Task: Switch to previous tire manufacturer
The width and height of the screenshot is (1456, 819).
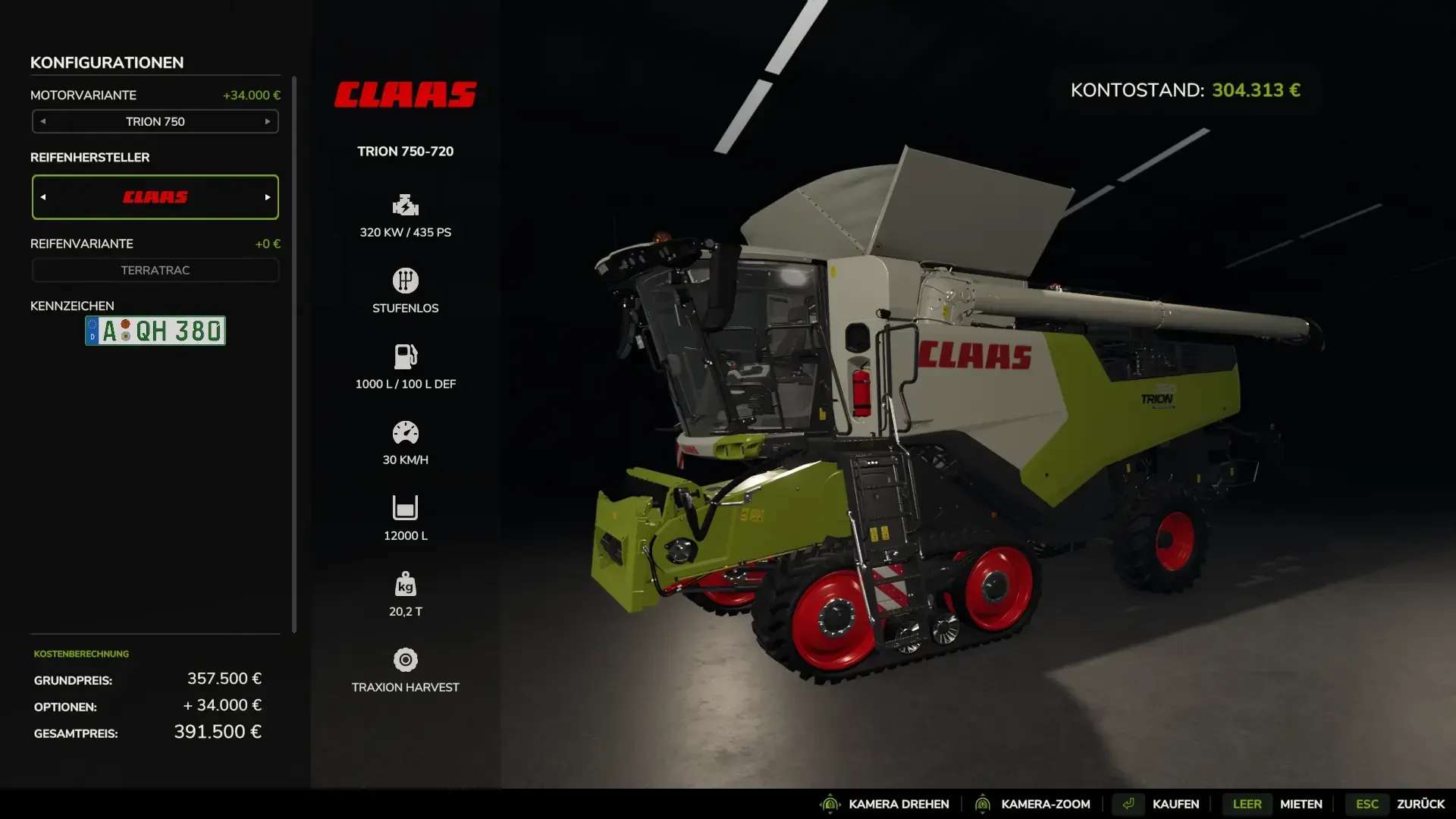Action: tap(43, 197)
